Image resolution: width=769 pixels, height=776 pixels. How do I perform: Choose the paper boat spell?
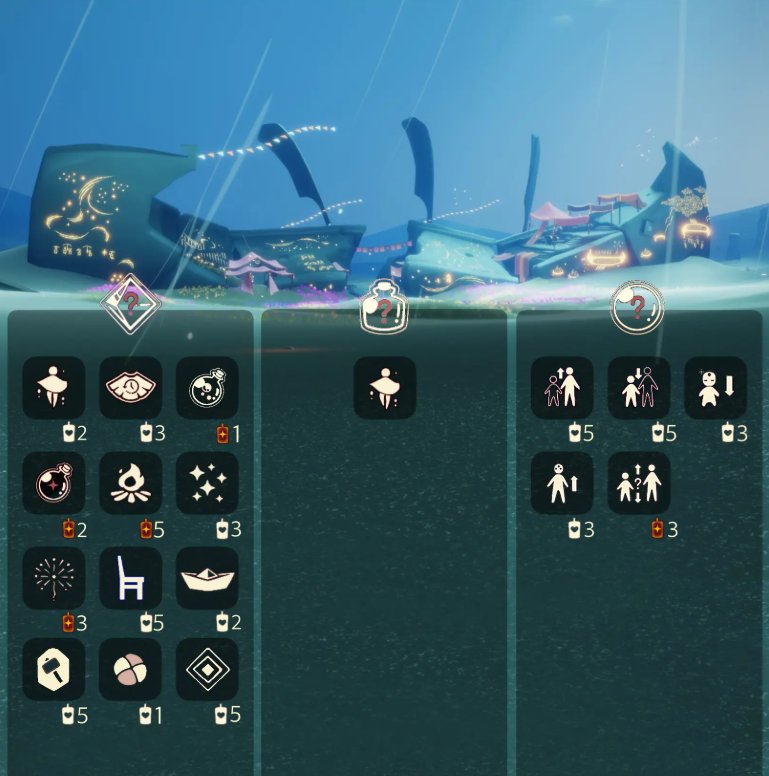tap(207, 578)
